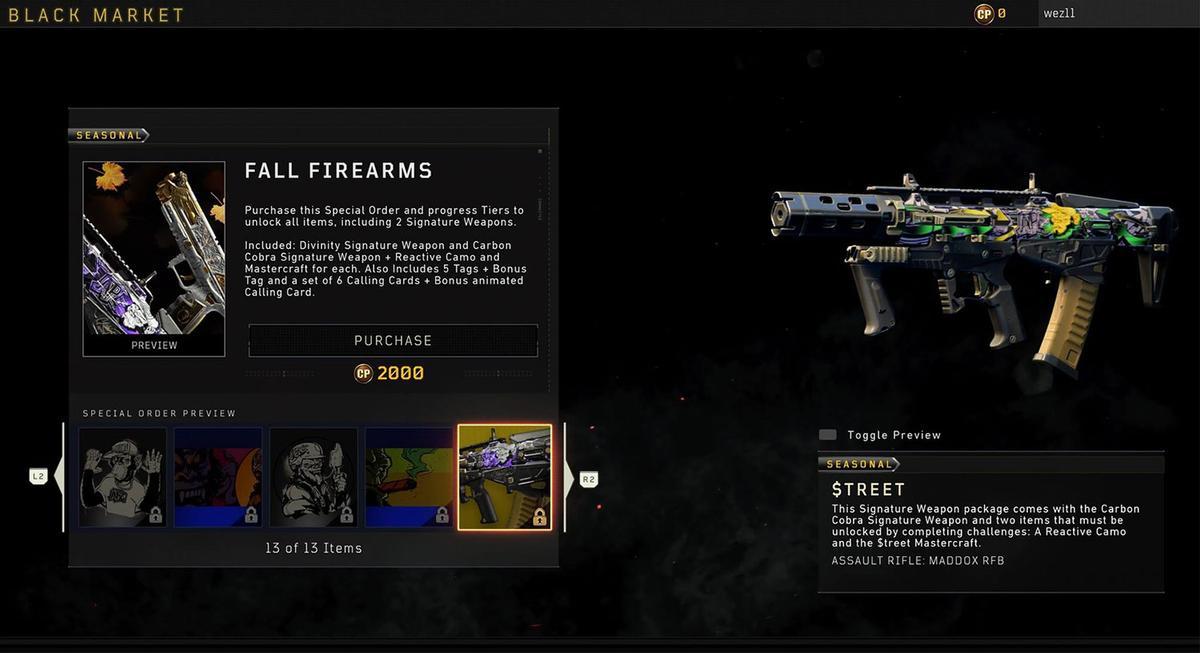The width and height of the screenshot is (1200, 653).
Task: Select the locked tag of man with raised hands
Action: [123, 478]
